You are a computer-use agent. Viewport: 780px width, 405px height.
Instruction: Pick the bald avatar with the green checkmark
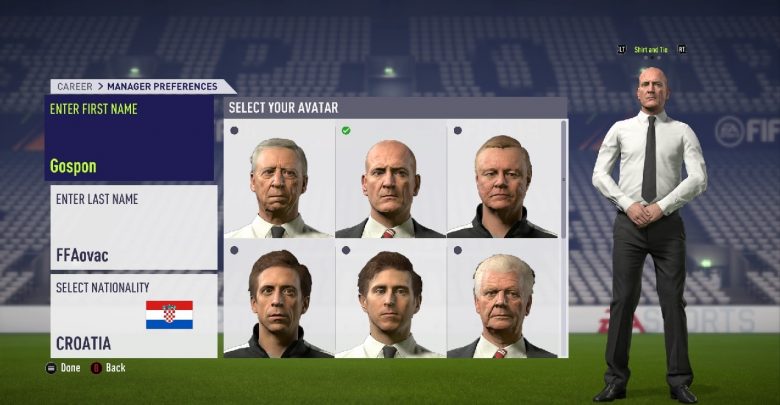coord(390,179)
